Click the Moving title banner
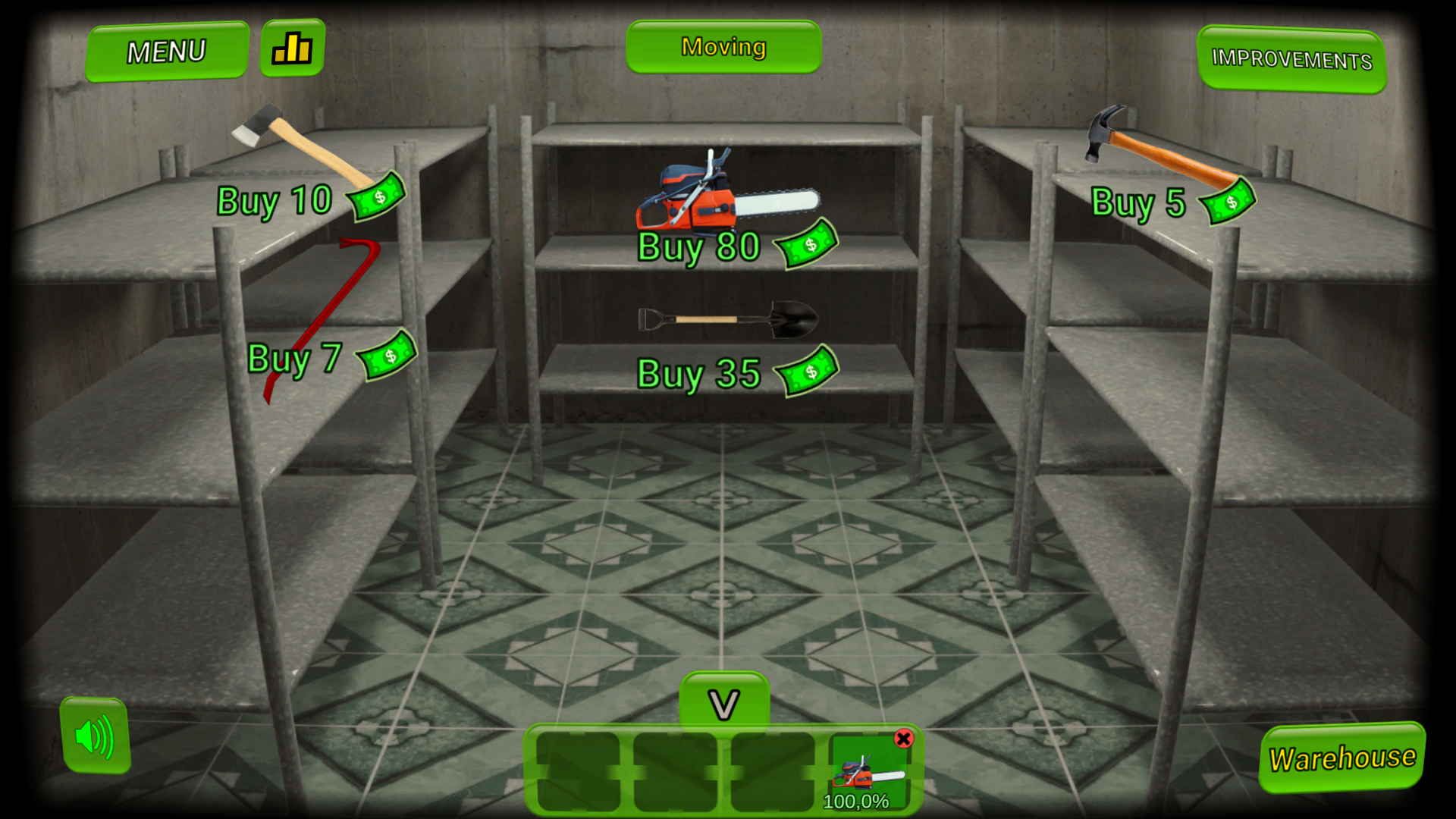Viewport: 1456px width, 819px height. coord(724,46)
